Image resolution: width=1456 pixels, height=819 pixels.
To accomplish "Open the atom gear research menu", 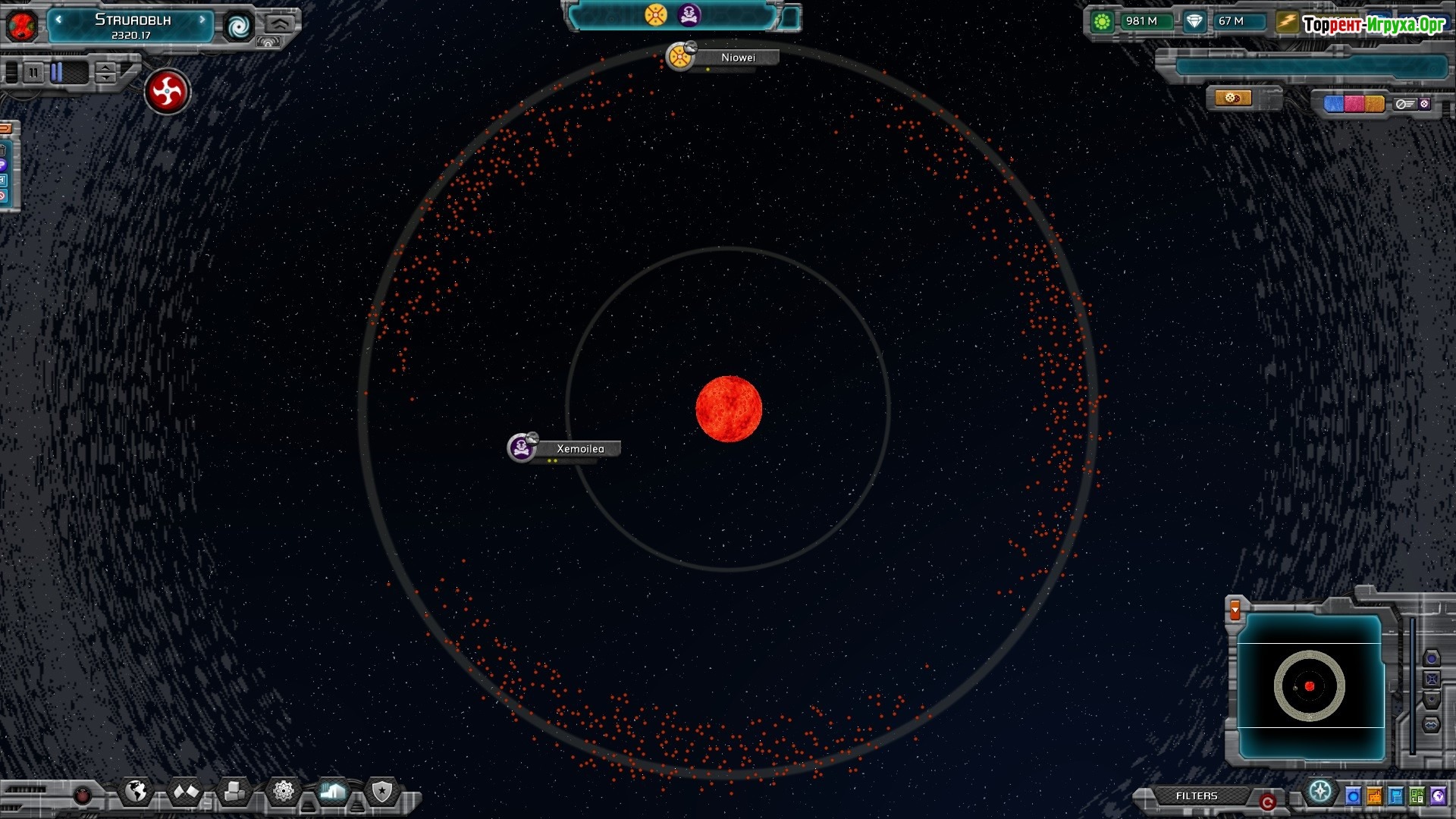I will click(284, 792).
